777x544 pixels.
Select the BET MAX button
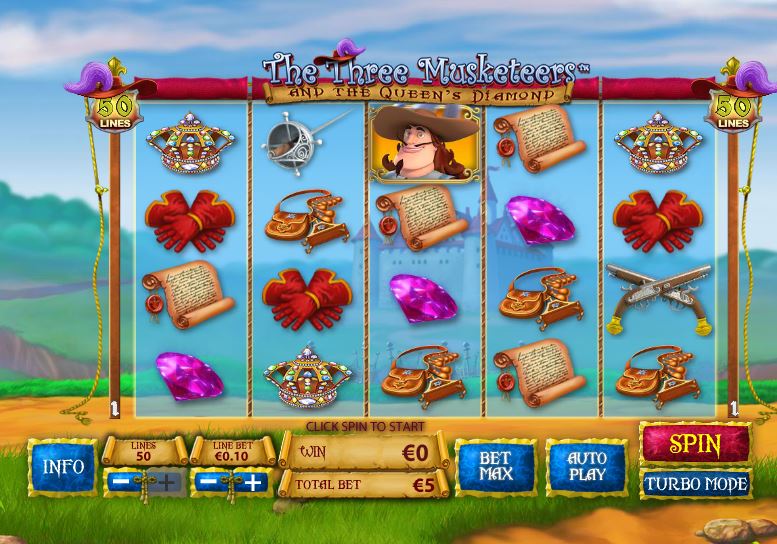pyautogui.click(x=495, y=467)
